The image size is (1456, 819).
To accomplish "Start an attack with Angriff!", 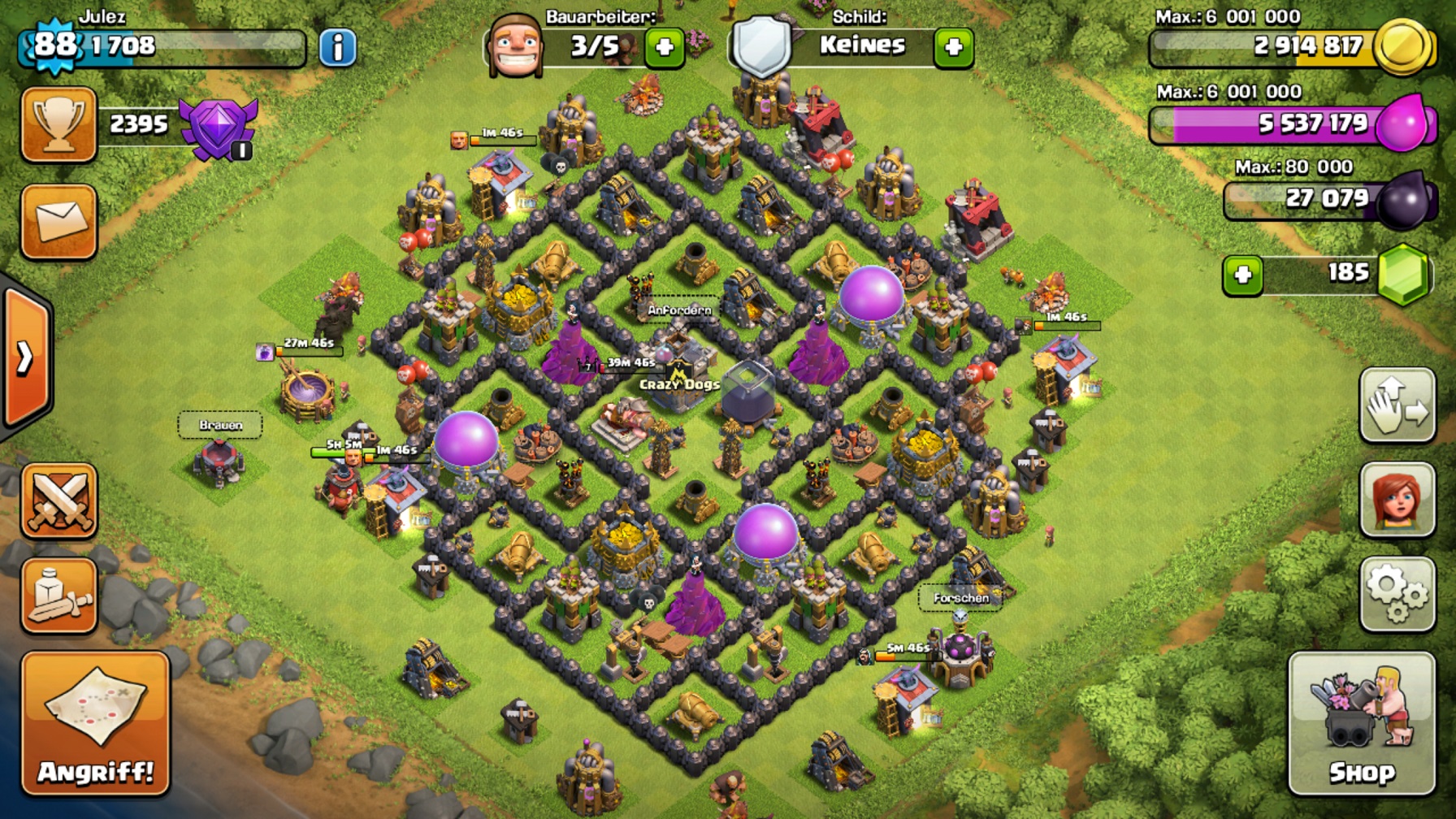I will pyautogui.click(x=95, y=723).
